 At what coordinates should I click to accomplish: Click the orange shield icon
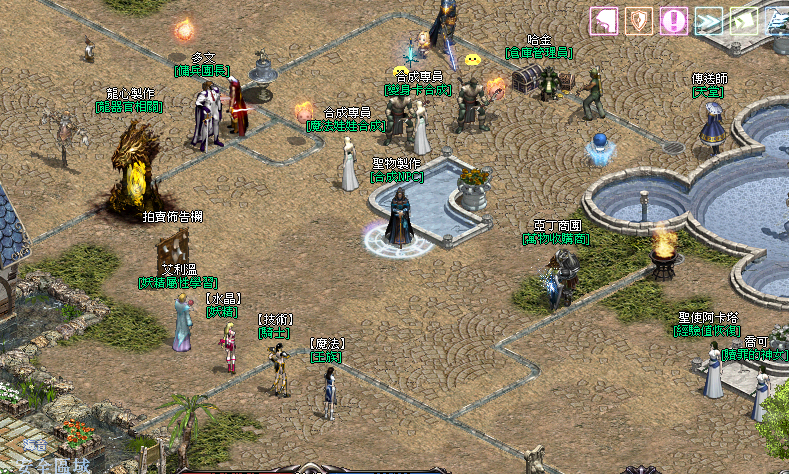coord(638,20)
